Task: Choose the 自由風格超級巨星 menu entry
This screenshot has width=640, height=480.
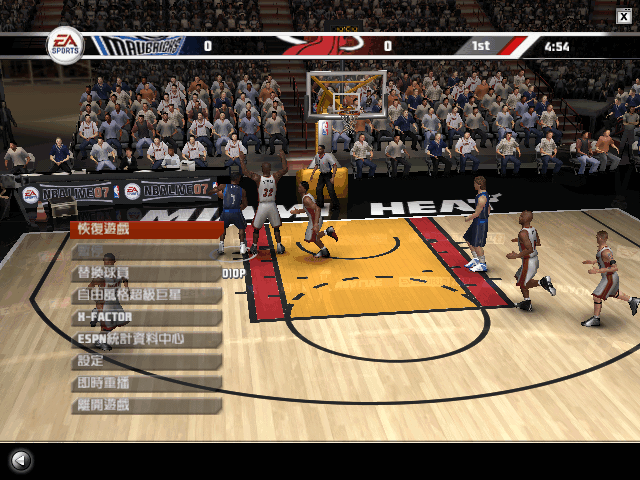Action: (146, 295)
